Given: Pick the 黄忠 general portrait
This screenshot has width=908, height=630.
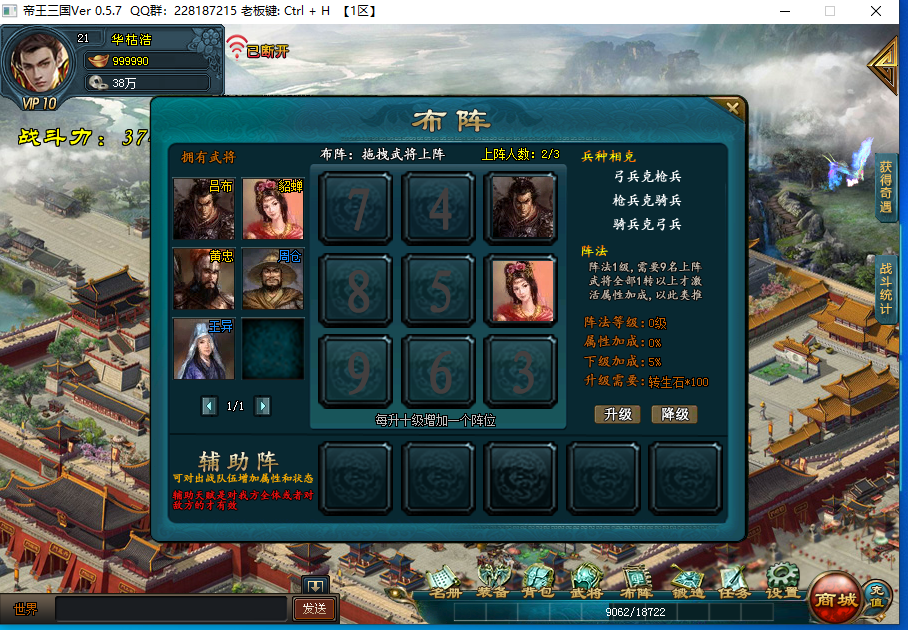Looking at the screenshot, I should pyautogui.click(x=204, y=279).
